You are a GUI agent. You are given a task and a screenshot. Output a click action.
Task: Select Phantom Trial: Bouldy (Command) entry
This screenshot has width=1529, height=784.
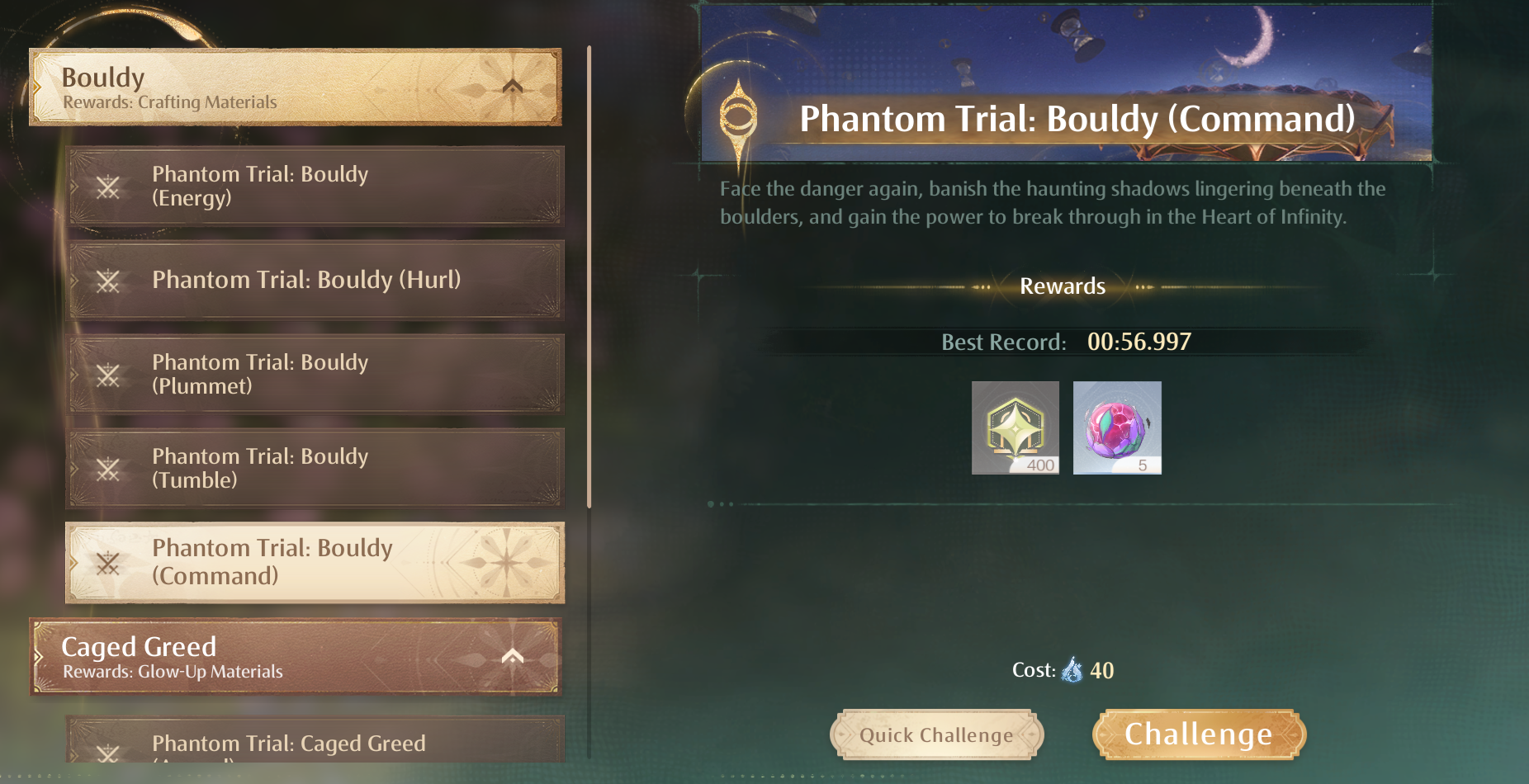click(315, 562)
